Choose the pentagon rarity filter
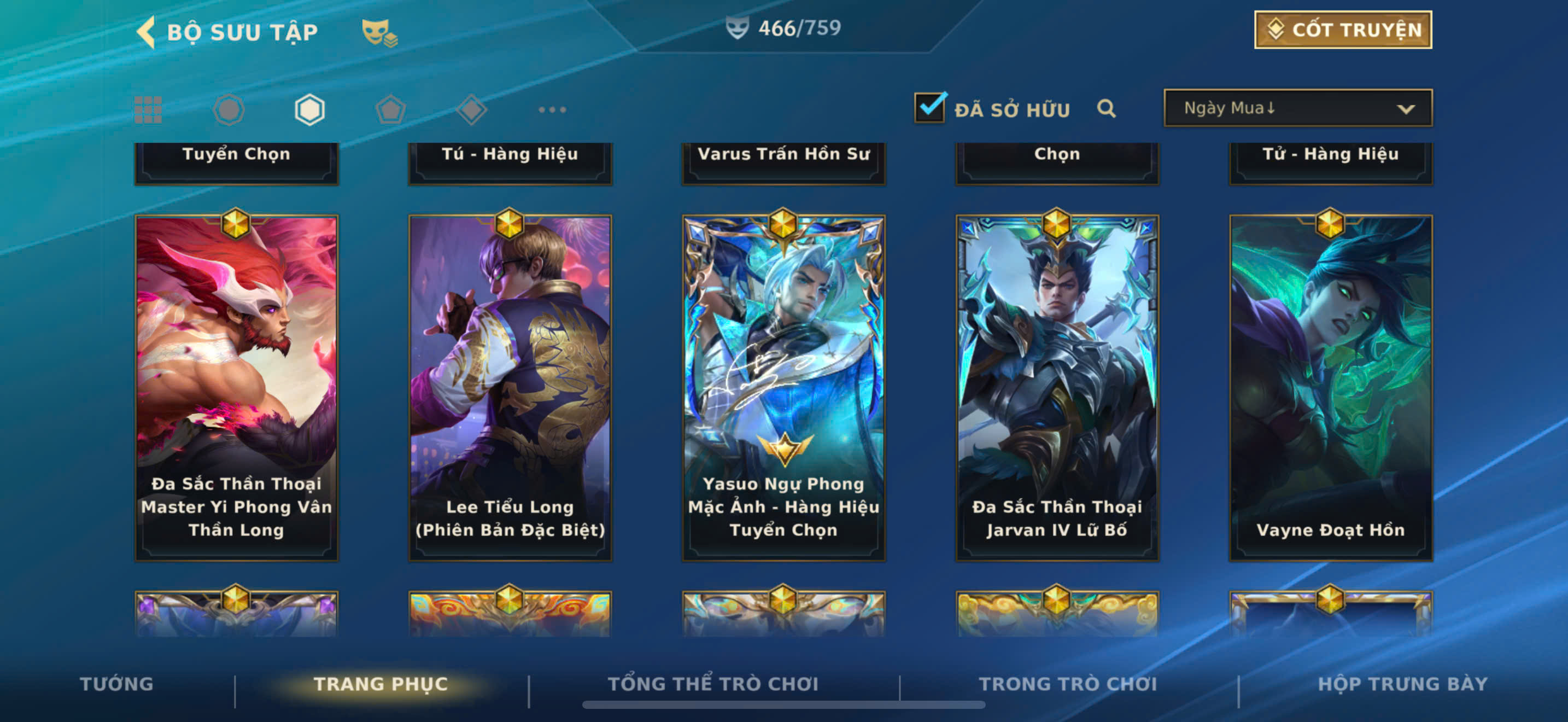This screenshot has width=1568, height=722. 390,110
